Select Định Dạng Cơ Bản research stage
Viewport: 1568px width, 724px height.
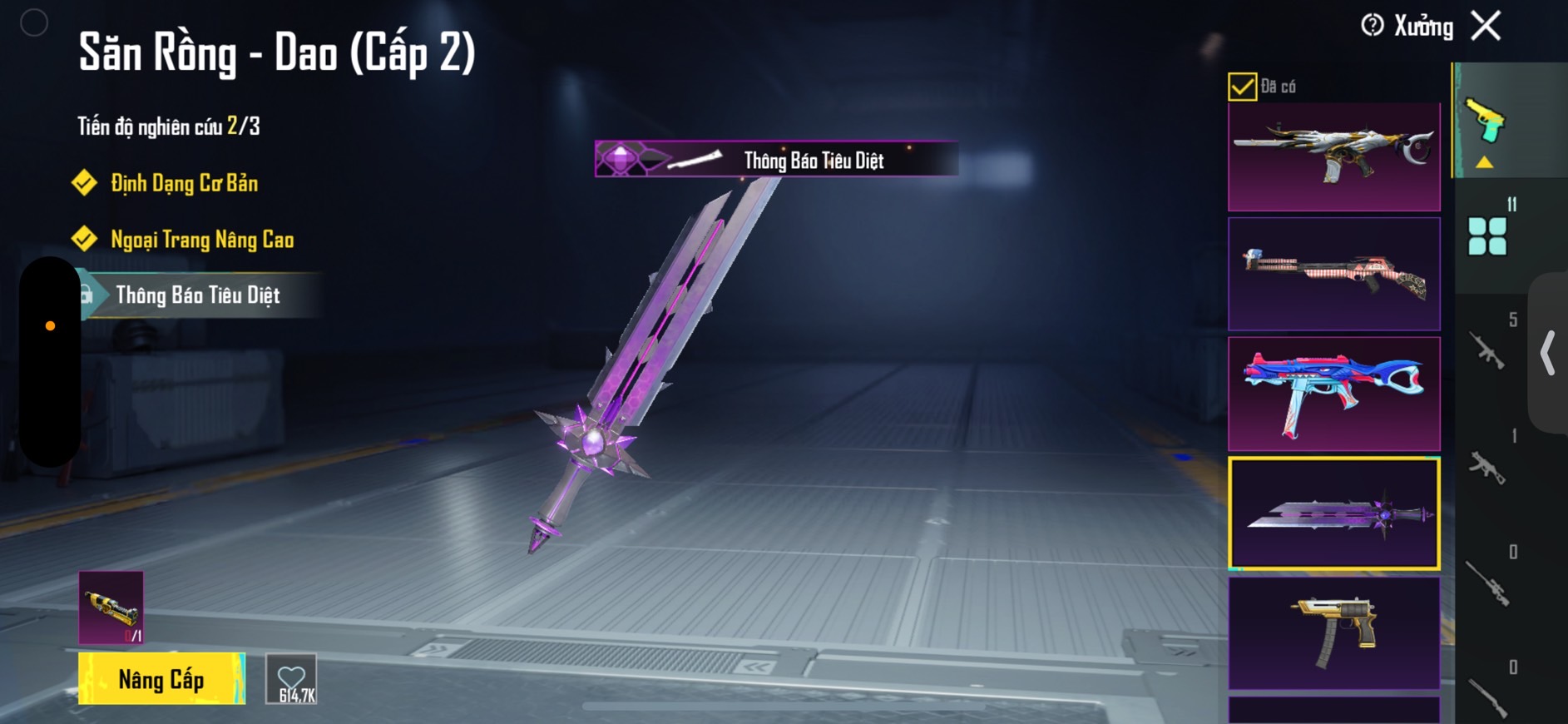click(x=184, y=183)
